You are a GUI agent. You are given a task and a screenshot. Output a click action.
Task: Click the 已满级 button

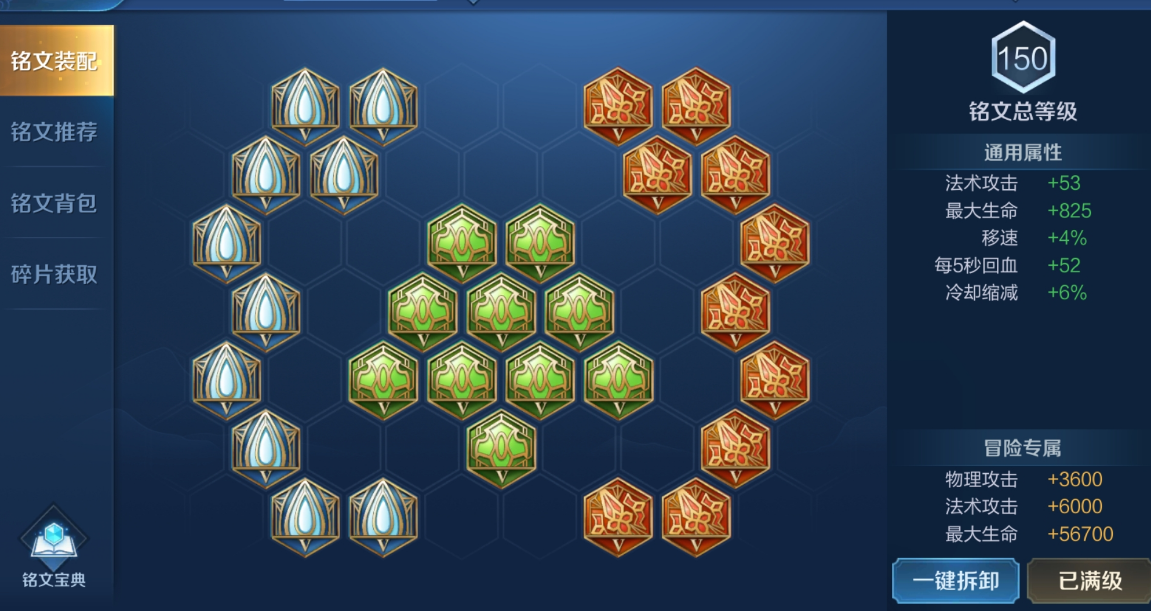pos(1088,581)
